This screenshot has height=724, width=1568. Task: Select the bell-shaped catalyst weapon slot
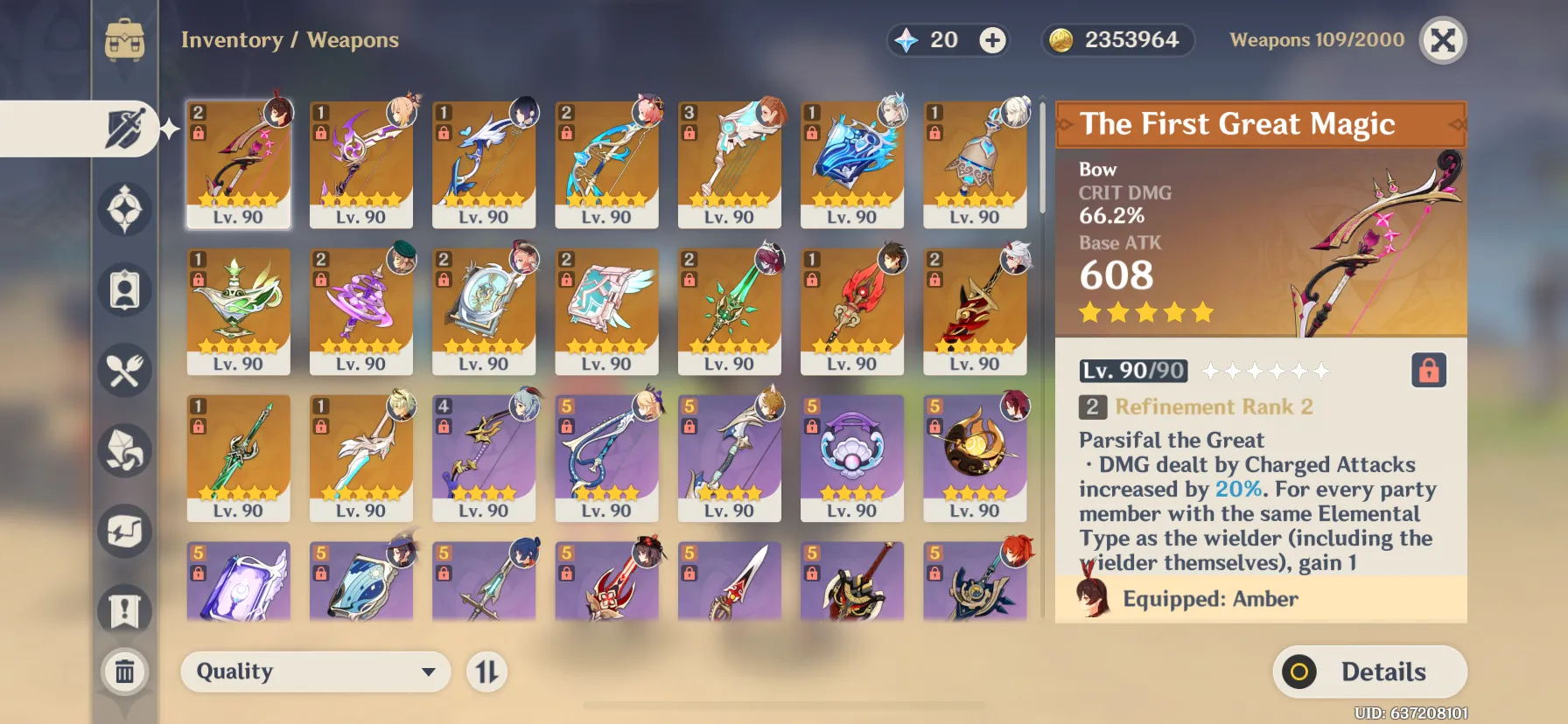coord(975,164)
